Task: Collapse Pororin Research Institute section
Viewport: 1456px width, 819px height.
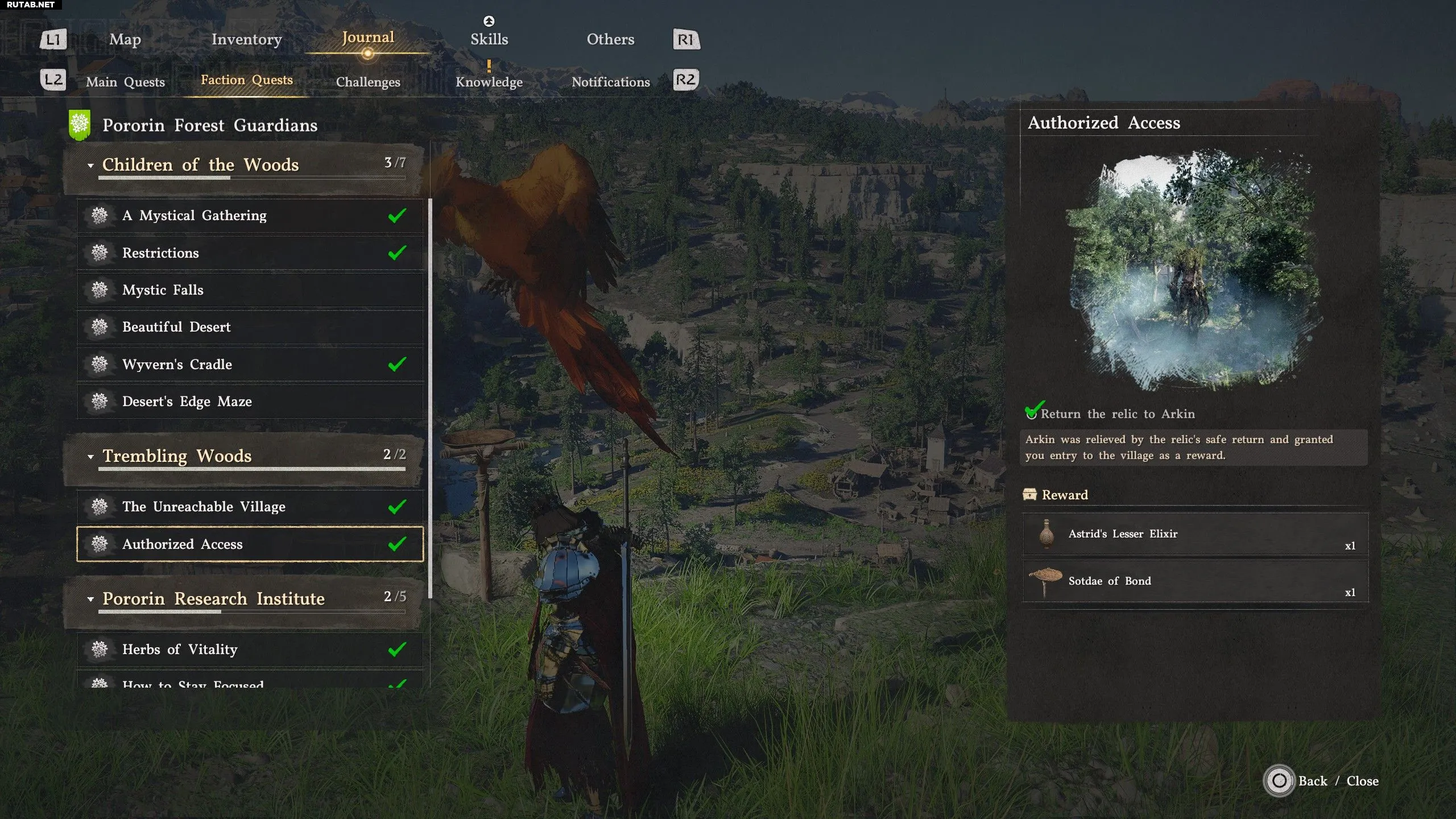Action: tap(90, 599)
